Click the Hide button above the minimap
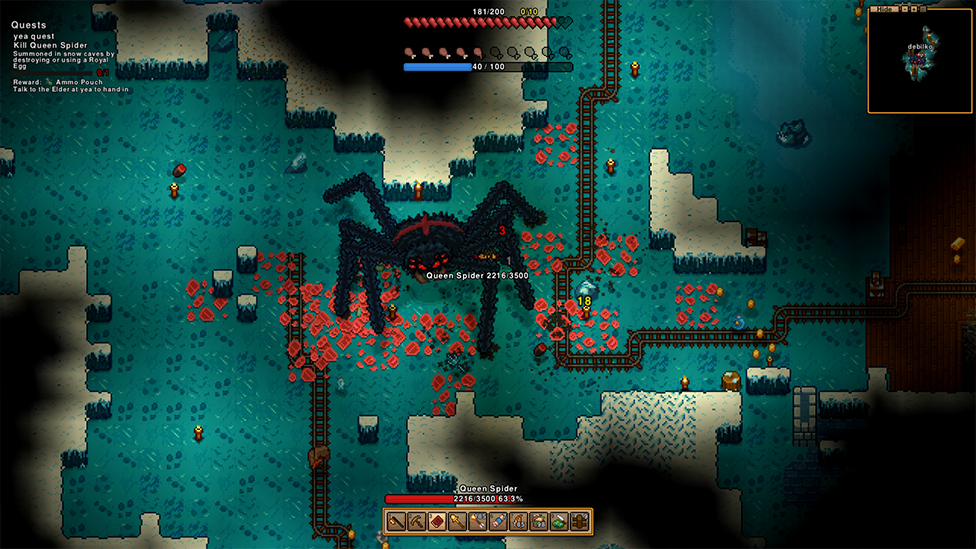This screenshot has width=976, height=549. [x=884, y=9]
